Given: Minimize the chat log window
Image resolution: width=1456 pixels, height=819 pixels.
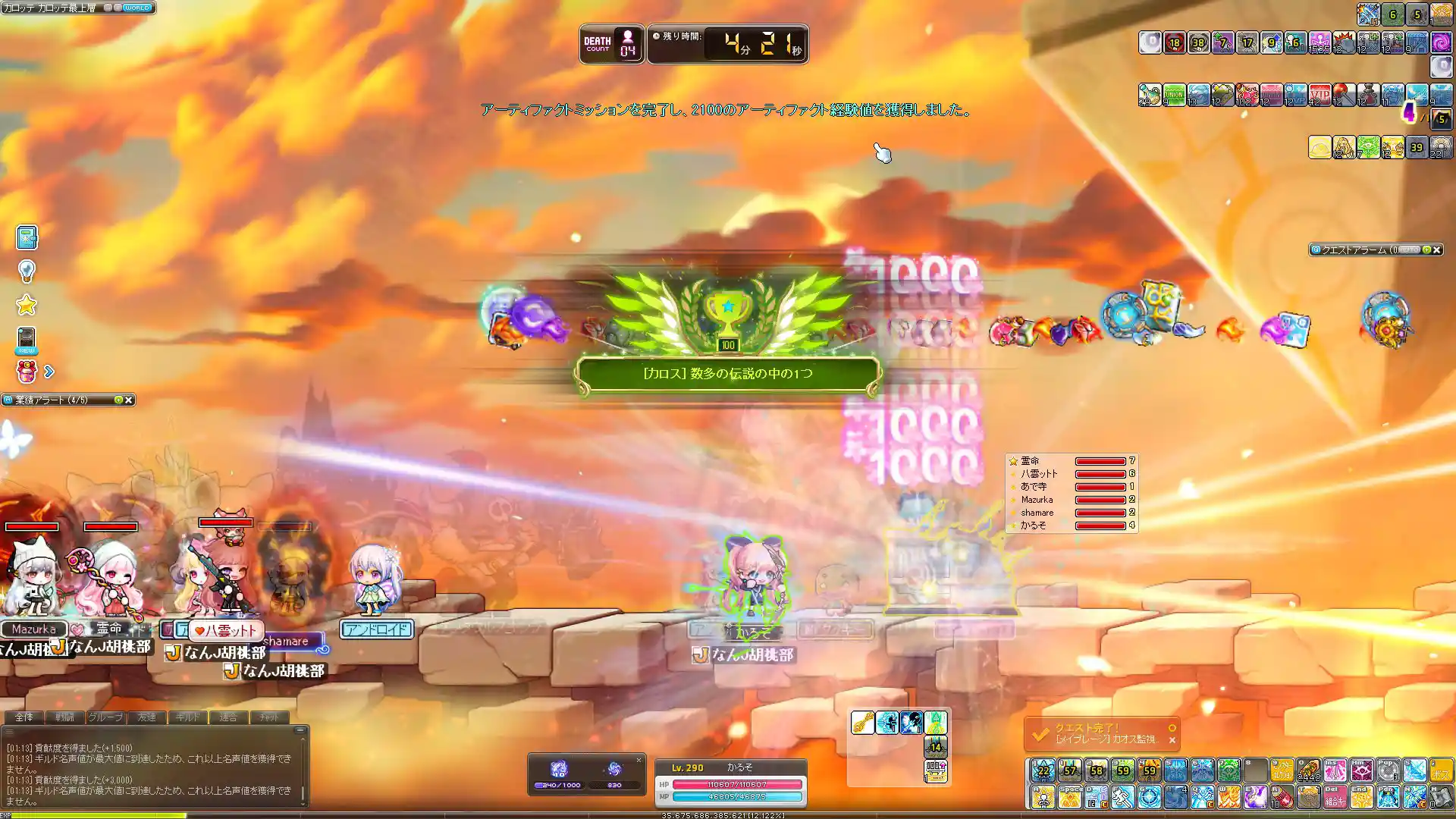Looking at the screenshot, I should coord(300,730).
